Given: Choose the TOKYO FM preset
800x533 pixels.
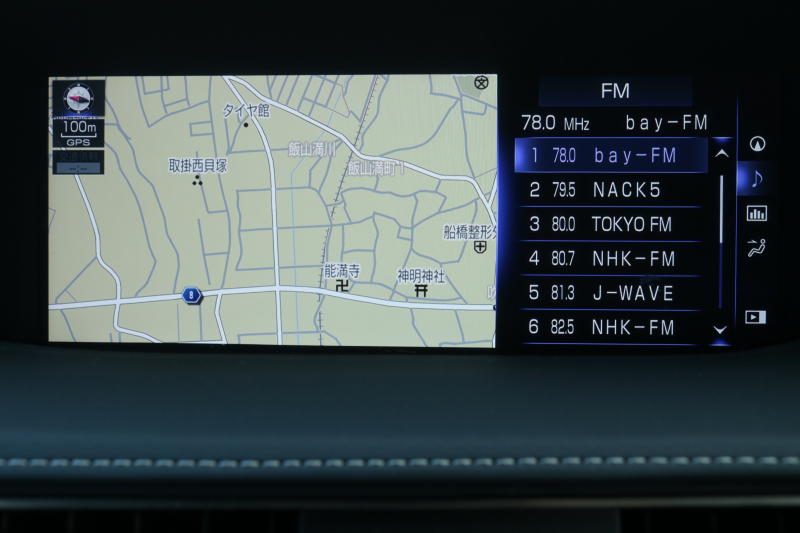Looking at the screenshot, I should [610, 224].
